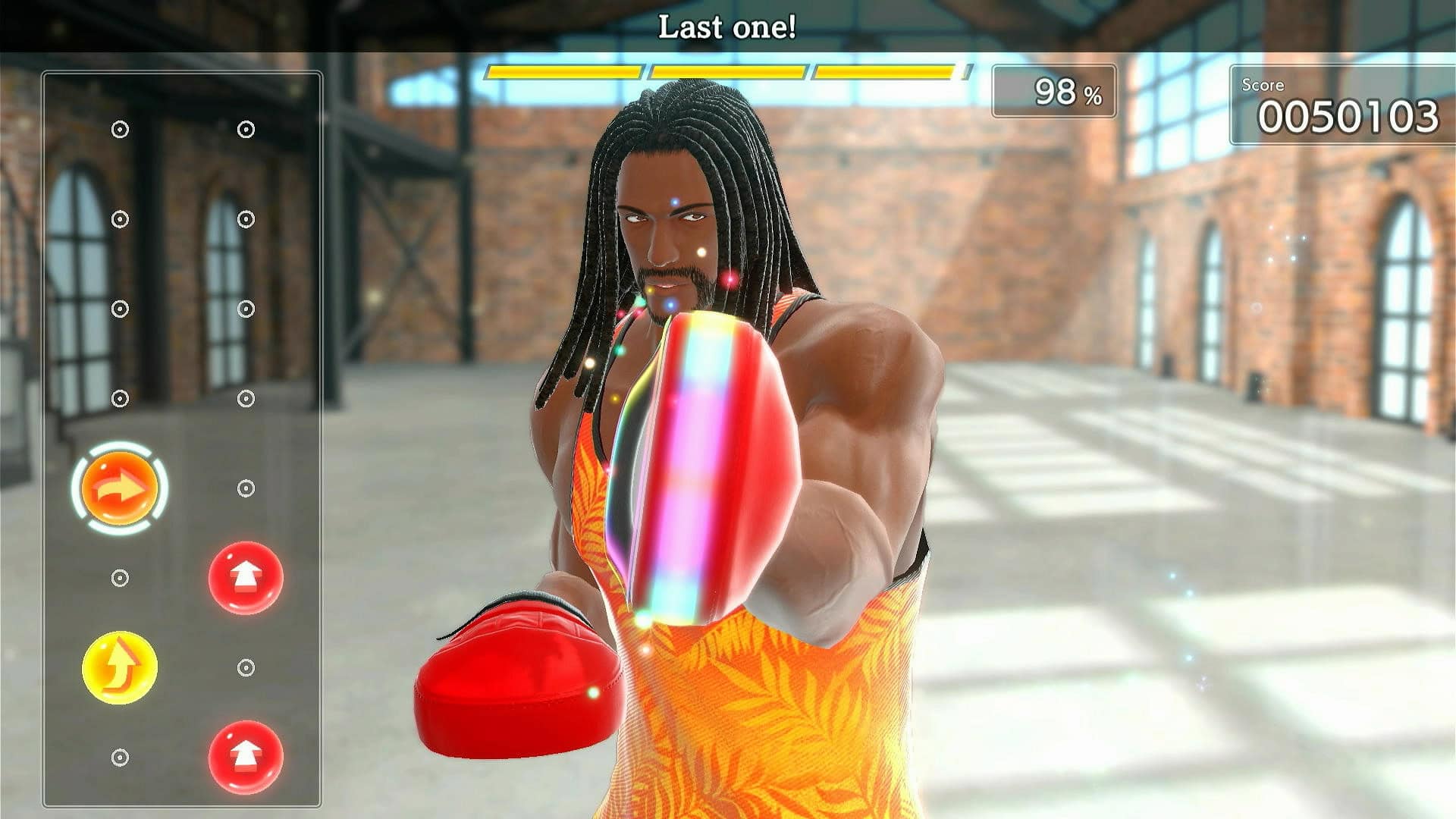Select the Score label in the corner
This screenshot has height=819, width=1456.
point(1263,86)
